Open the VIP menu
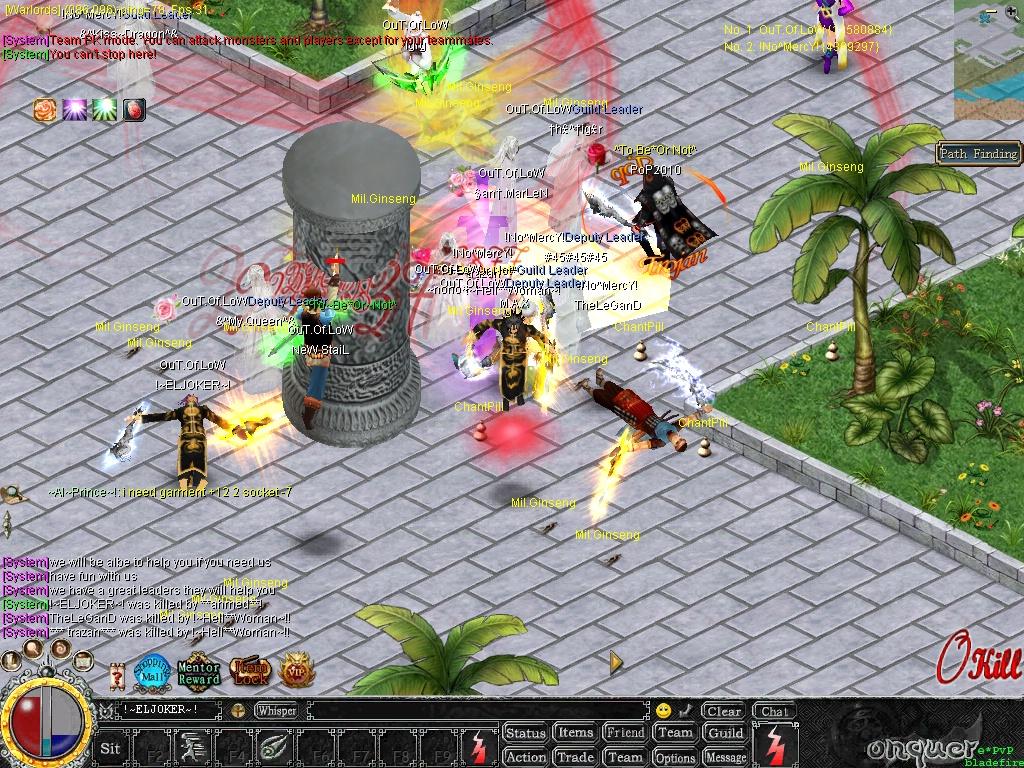The width and height of the screenshot is (1024, 768). (x=295, y=670)
